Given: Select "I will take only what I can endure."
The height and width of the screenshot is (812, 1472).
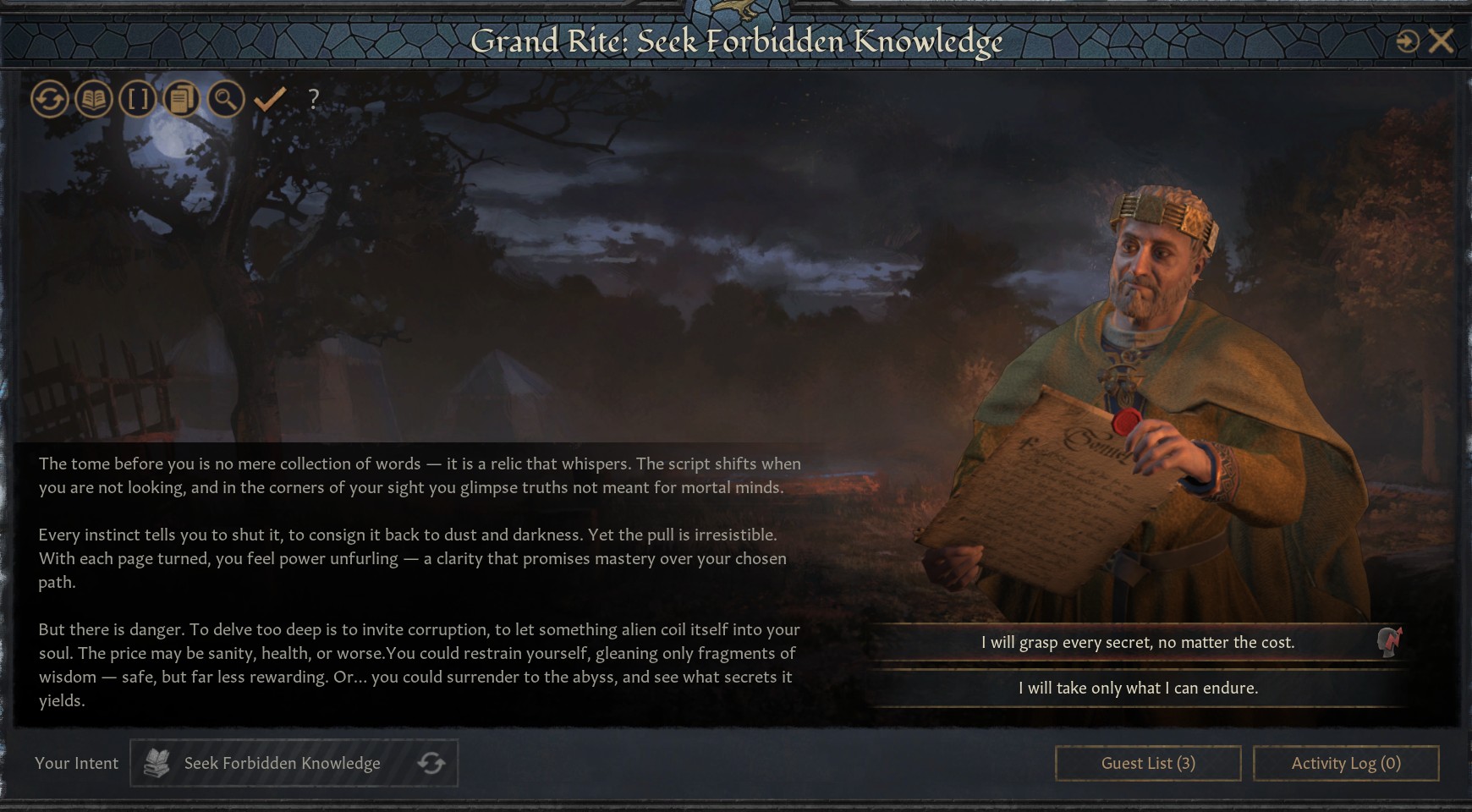Looking at the screenshot, I should point(1137,689).
